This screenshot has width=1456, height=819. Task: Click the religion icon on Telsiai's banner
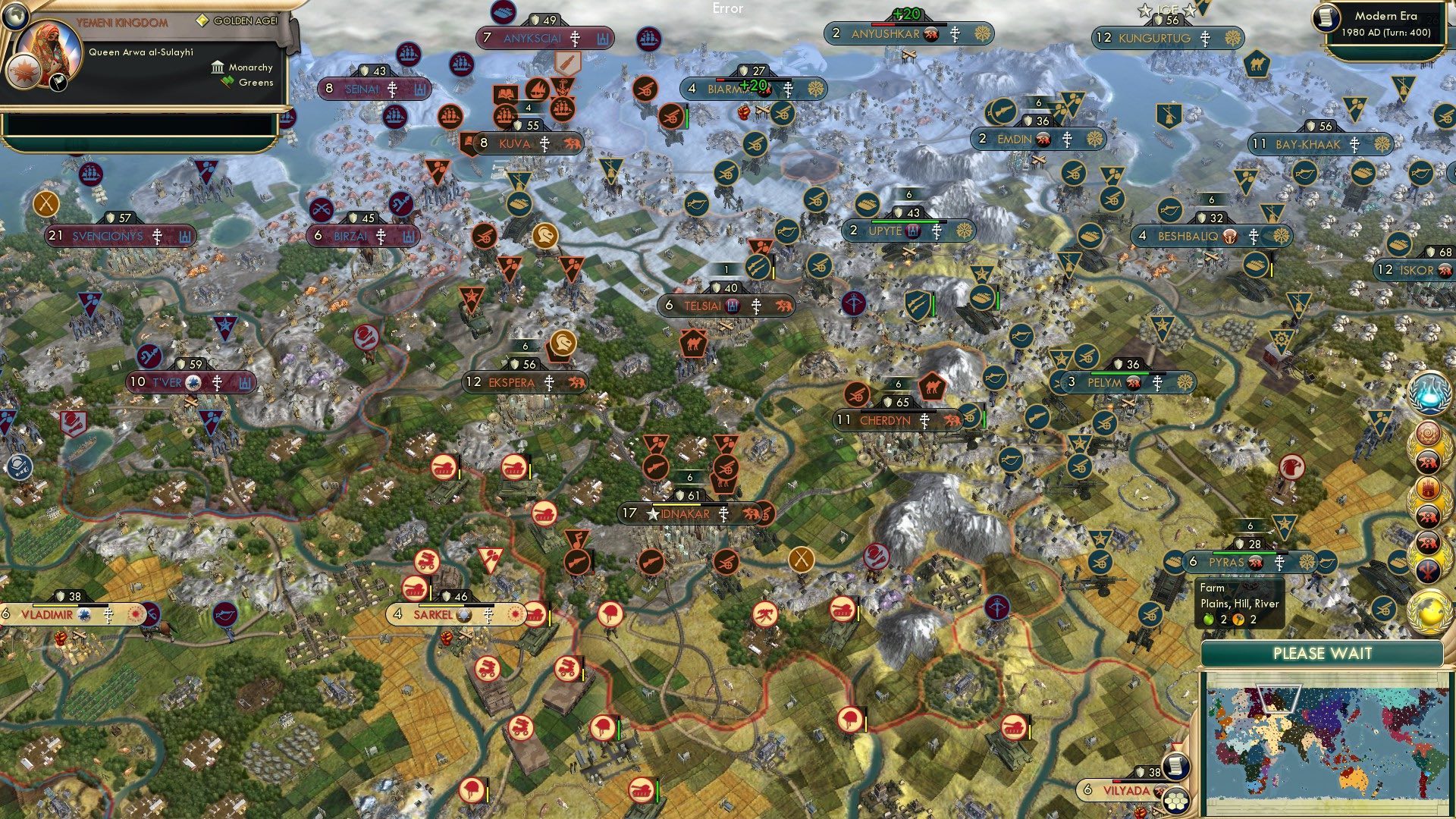tap(757, 305)
